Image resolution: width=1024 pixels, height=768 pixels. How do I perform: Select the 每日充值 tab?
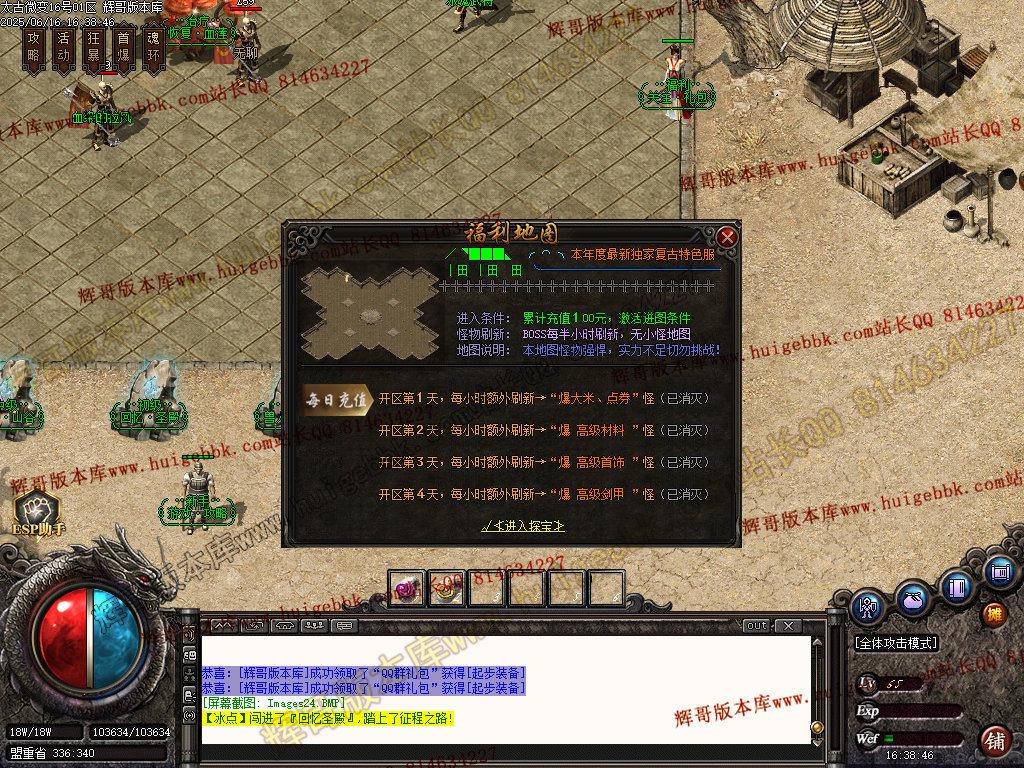(x=337, y=399)
